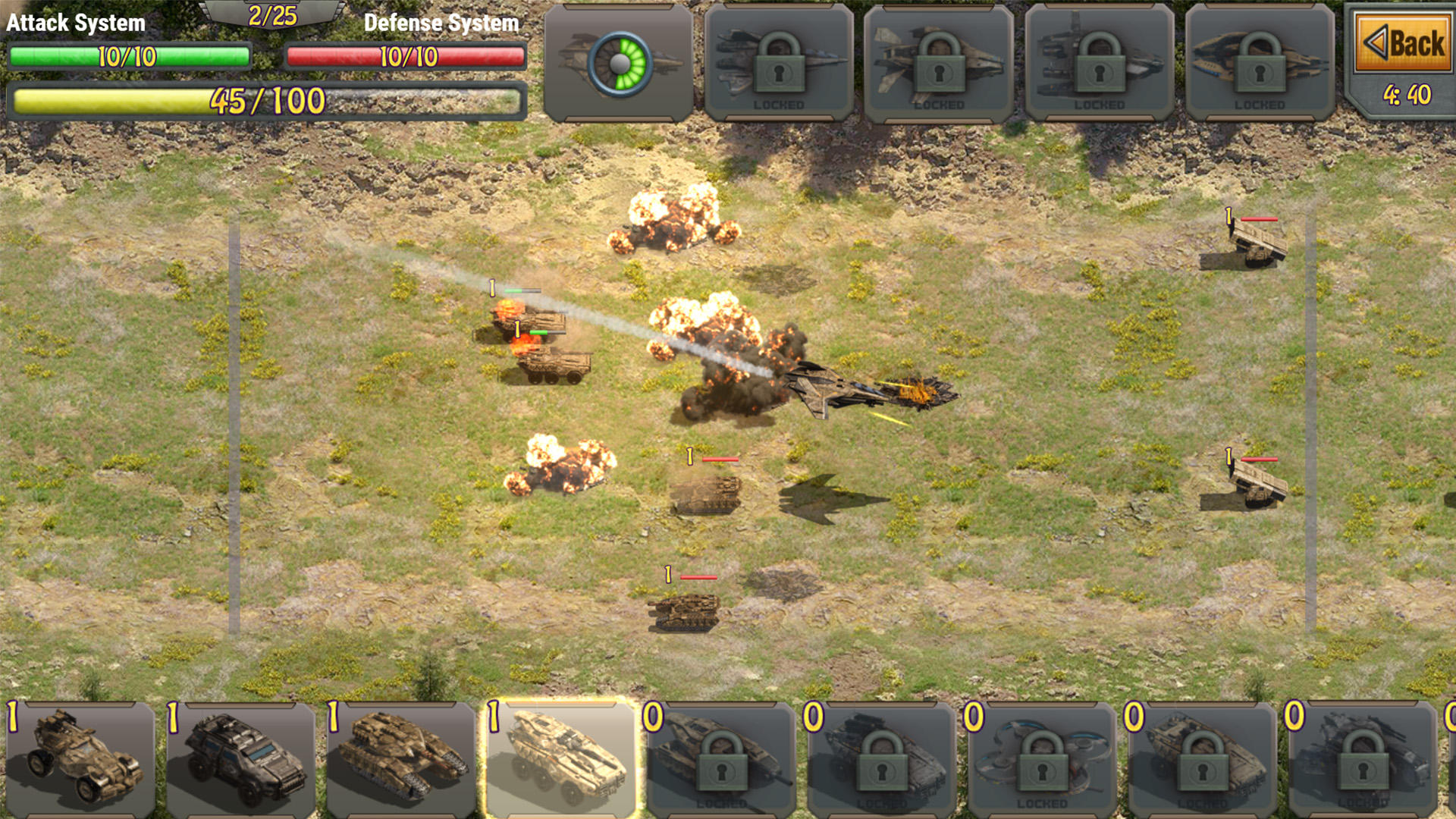
Task: Select the heavy tank unit card
Action: point(398,758)
